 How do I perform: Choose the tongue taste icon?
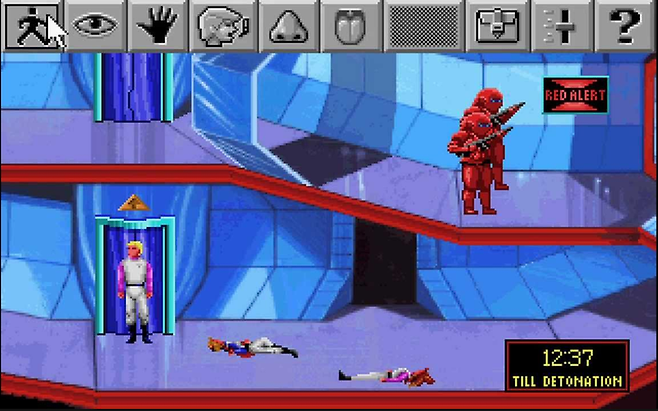pos(353,26)
